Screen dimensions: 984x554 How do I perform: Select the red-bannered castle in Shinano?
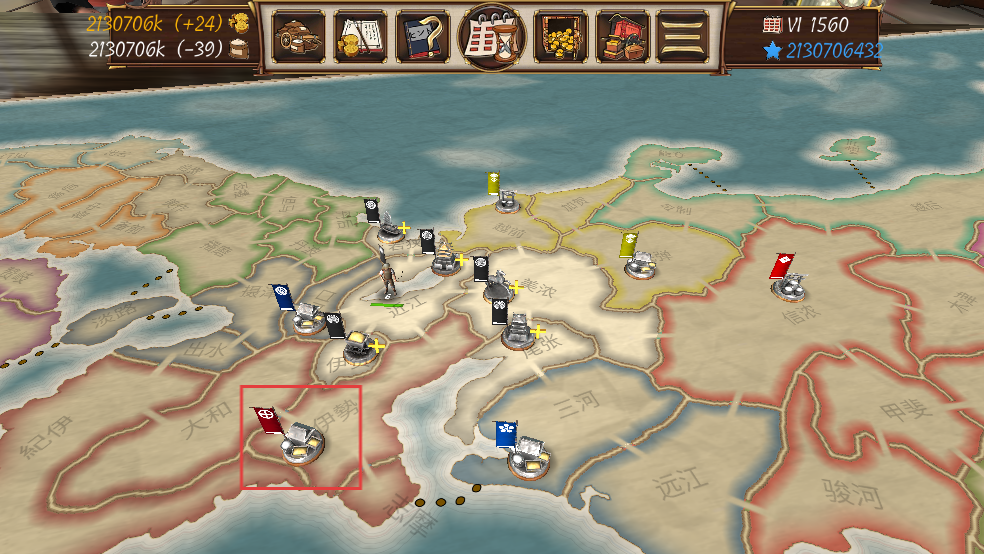790,283
